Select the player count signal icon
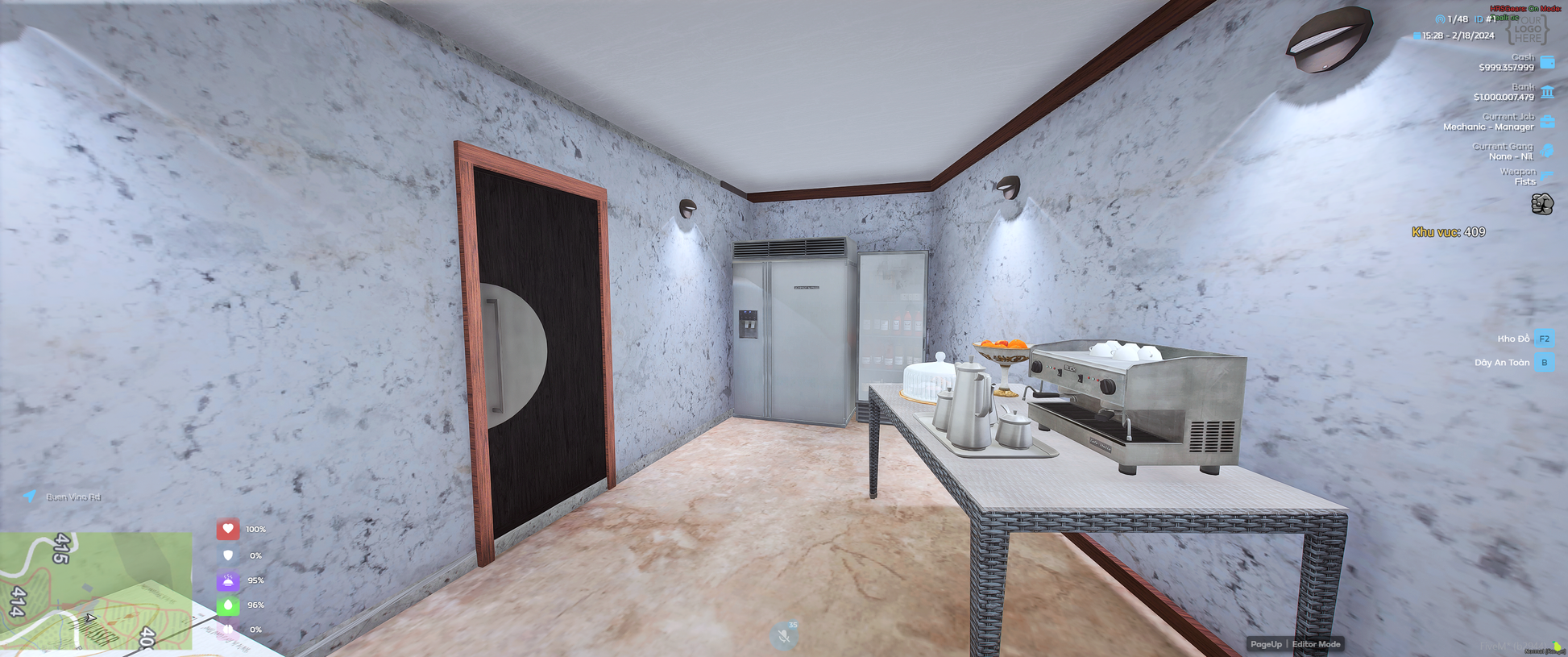Screen dimensions: 1568x657 [1440, 19]
